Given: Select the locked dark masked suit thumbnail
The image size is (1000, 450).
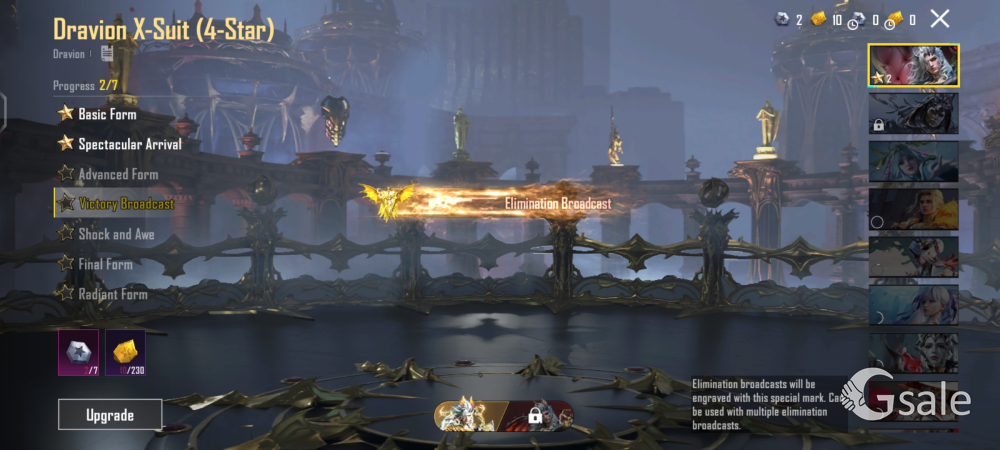Looking at the screenshot, I should click(913, 113).
